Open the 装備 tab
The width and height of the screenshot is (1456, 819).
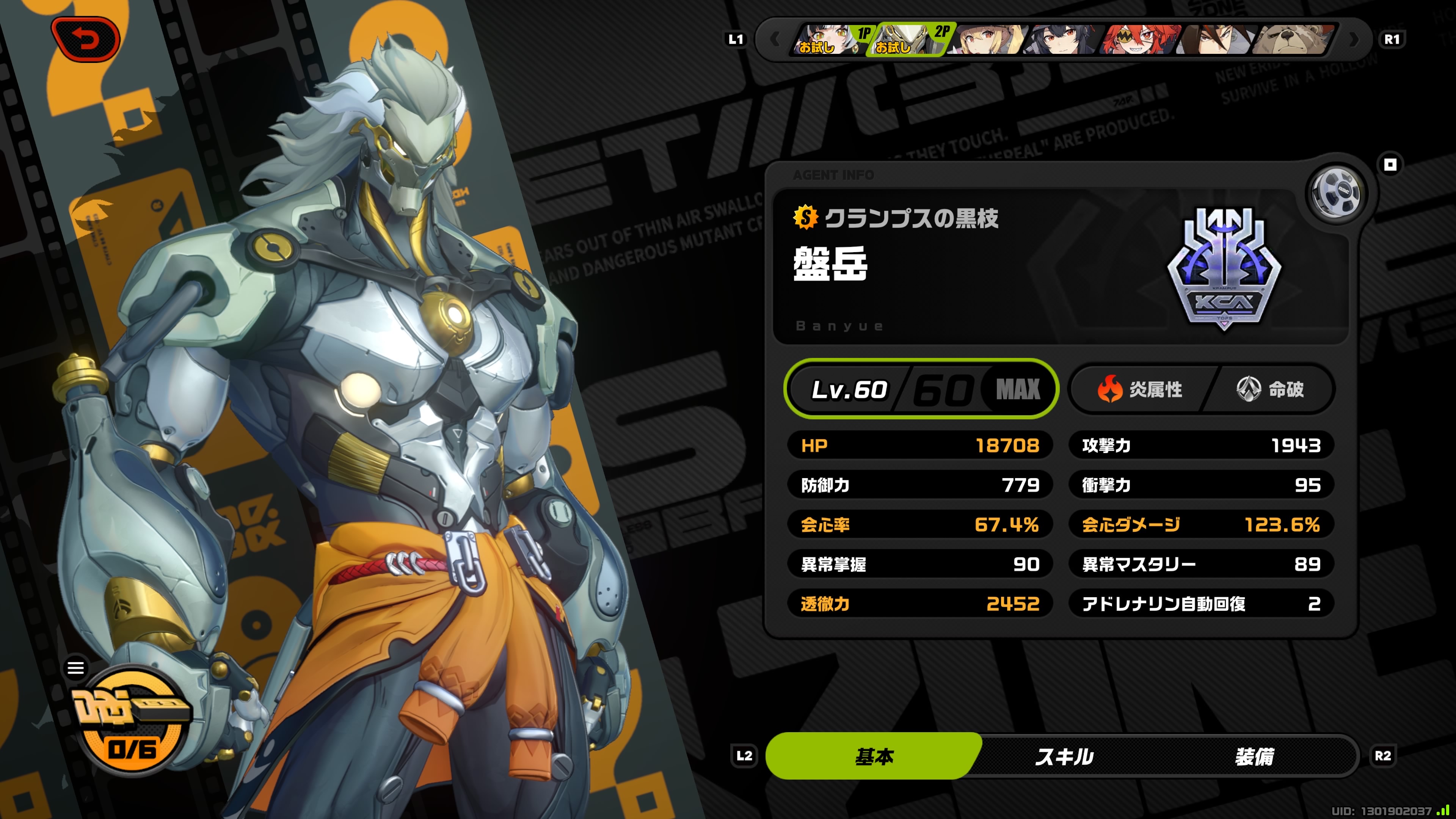click(x=1254, y=756)
